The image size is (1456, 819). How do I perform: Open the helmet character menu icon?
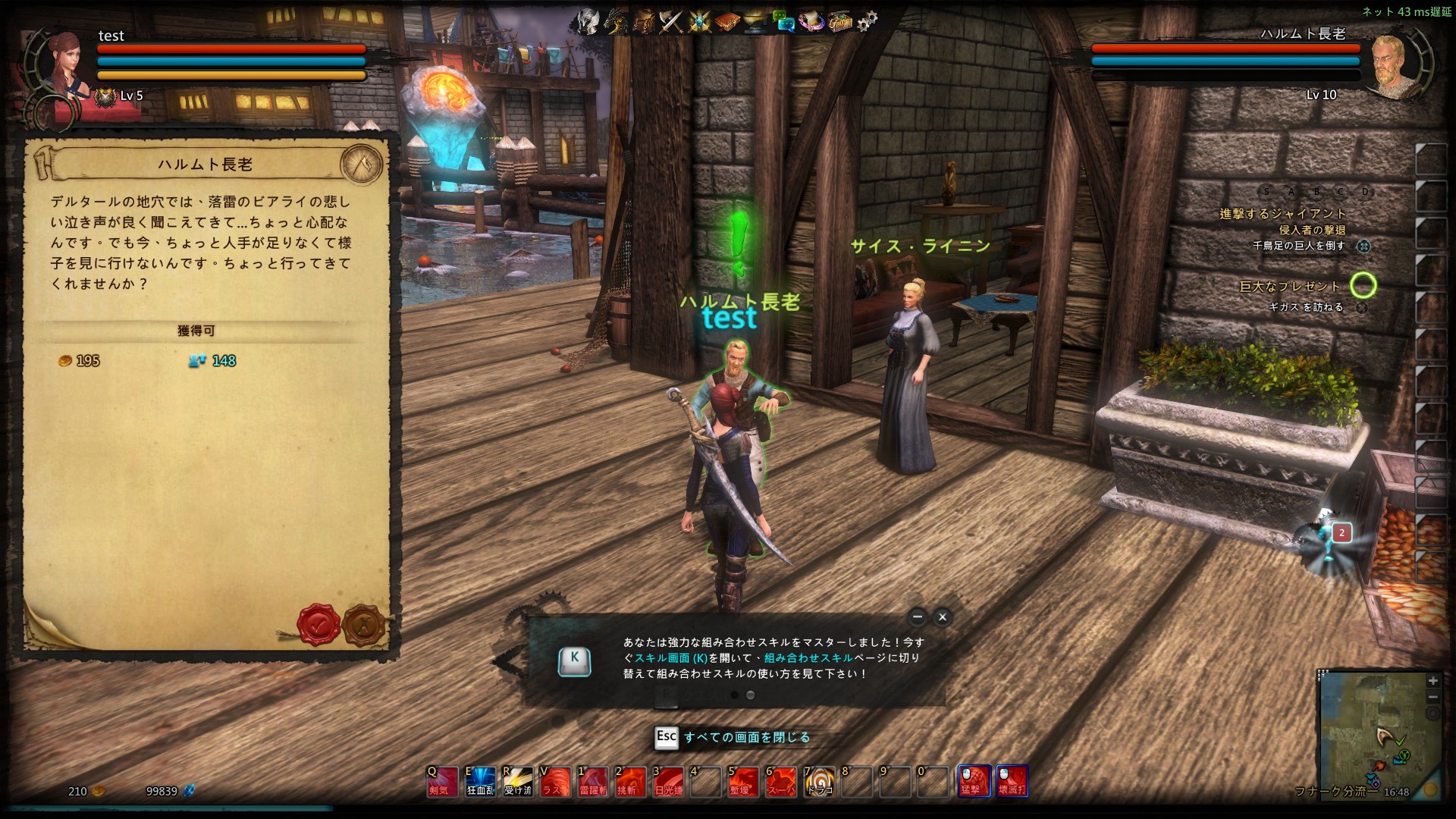click(x=588, y=21)
